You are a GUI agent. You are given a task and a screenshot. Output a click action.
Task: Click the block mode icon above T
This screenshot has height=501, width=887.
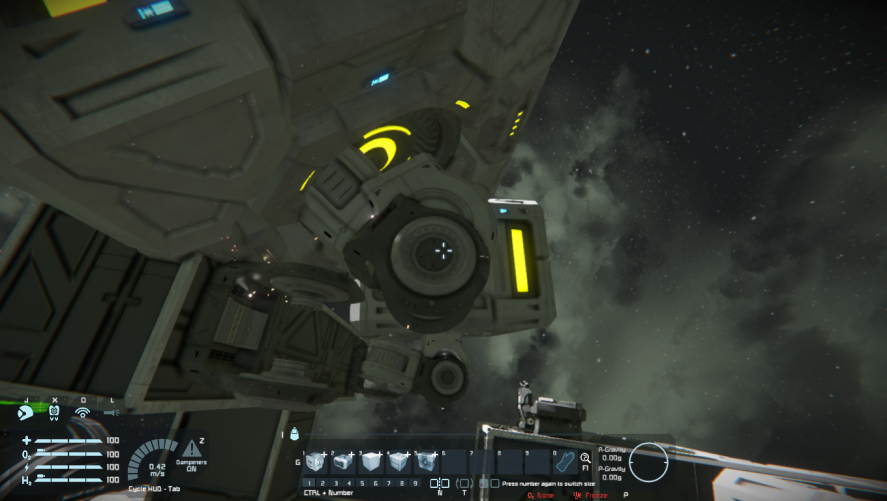(x=464, y=483)
